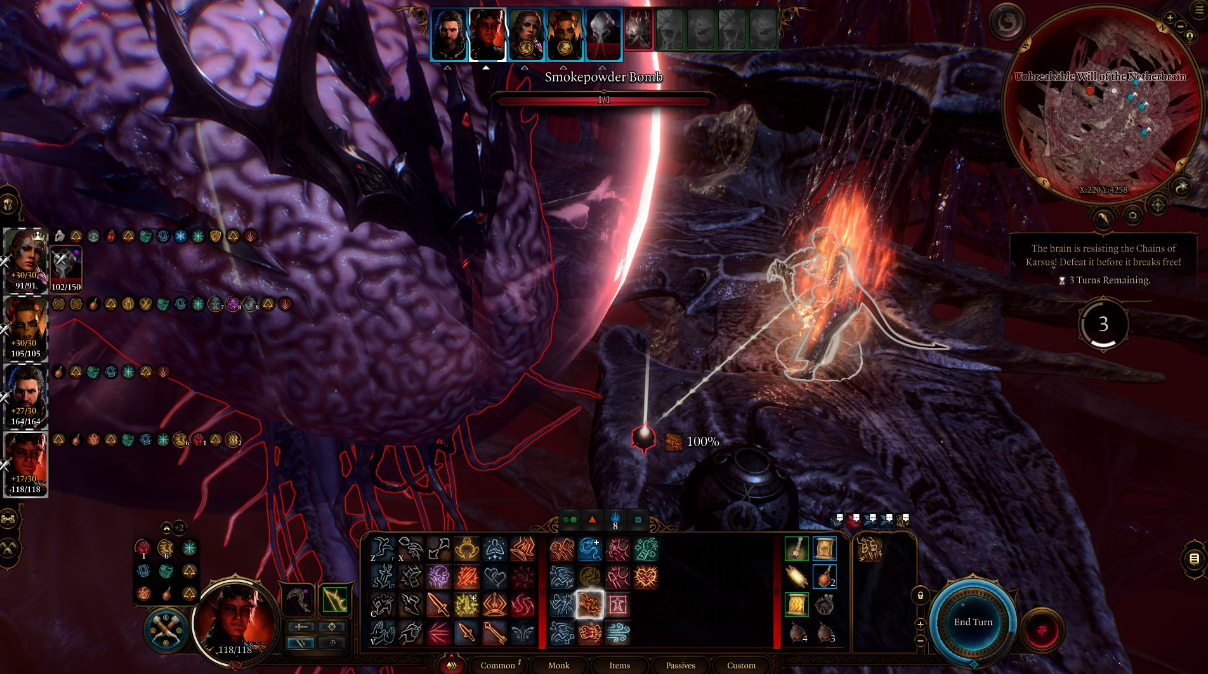
Task: Select the Custom hotbar tab
Action: point(741,665)
